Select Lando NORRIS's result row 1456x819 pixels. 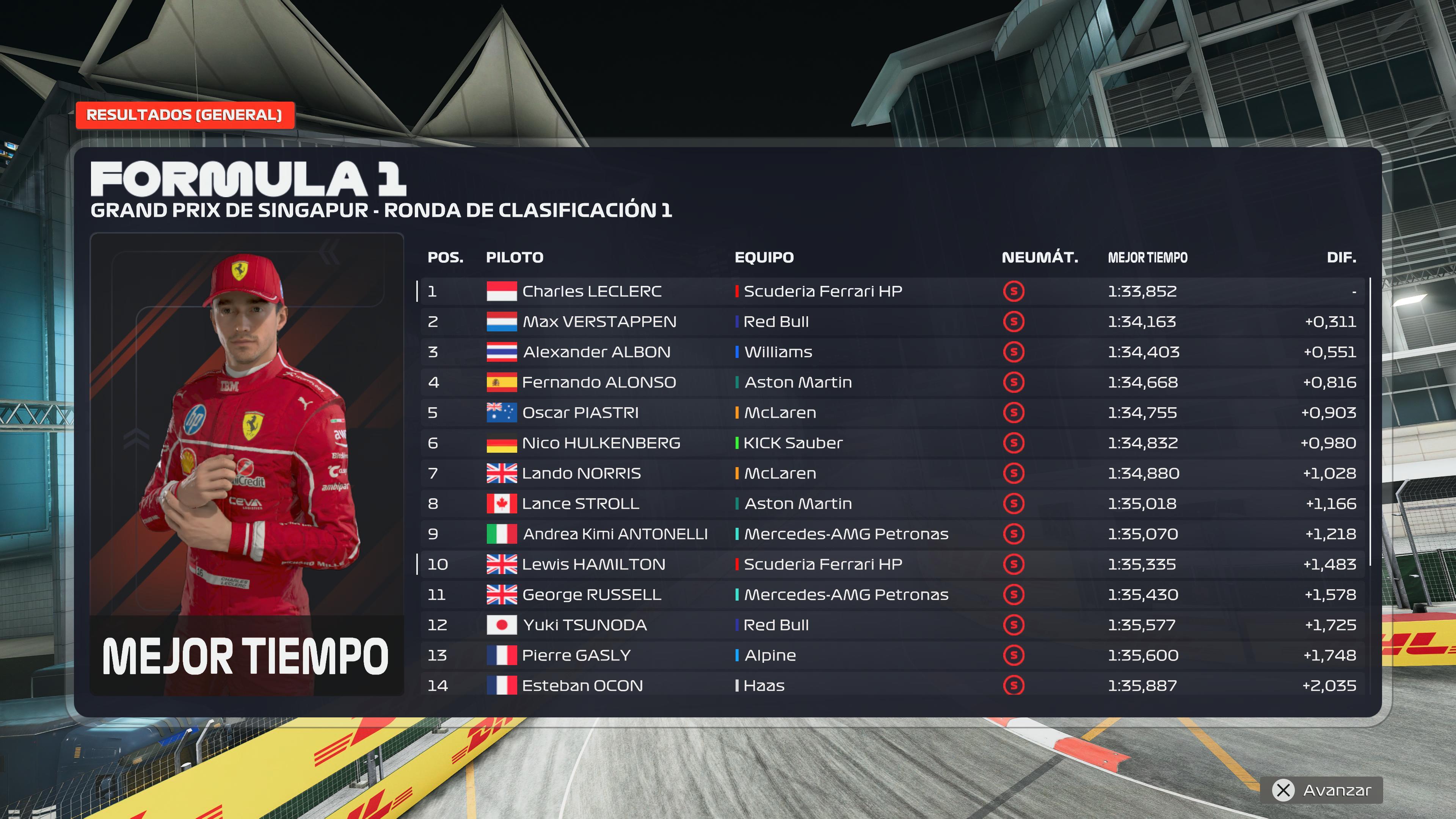point(892,473)
